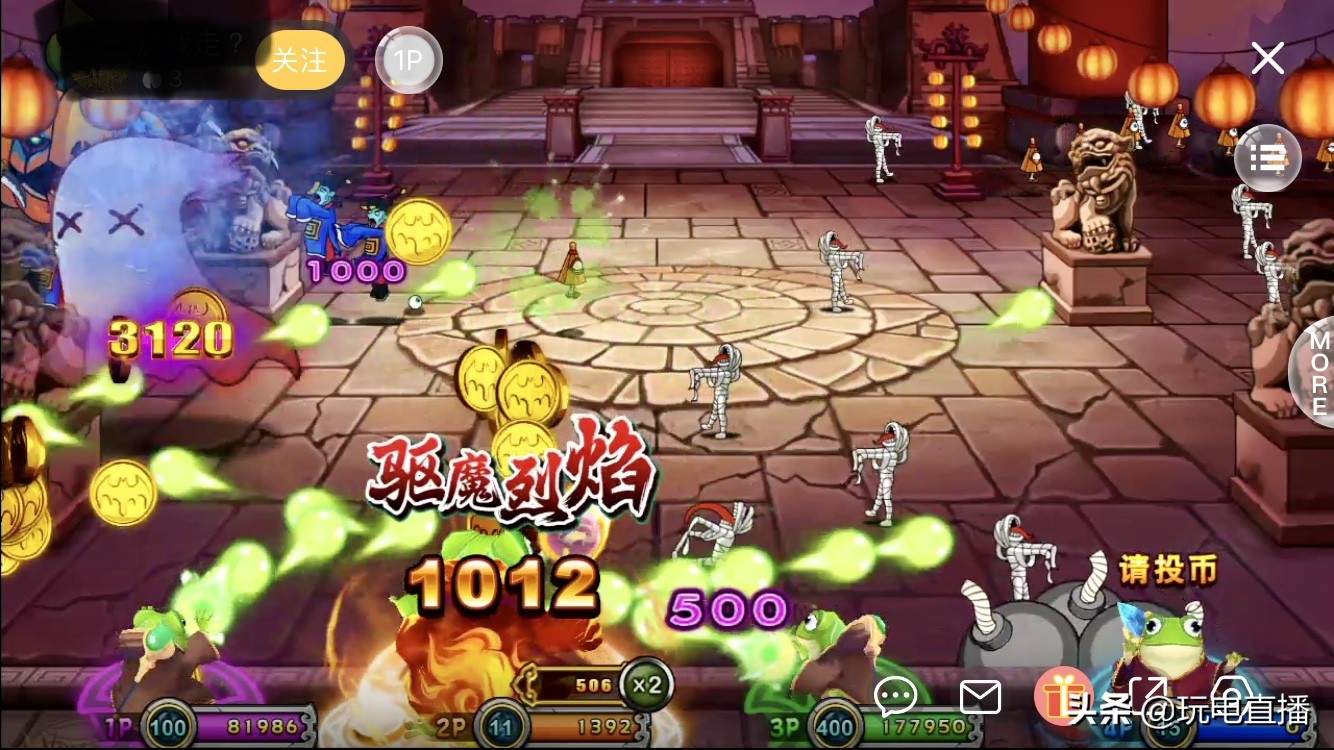Image resolution: width=1334 pixels, height=750 pixels.
Task: Open the mail envelope icon
Action: (x=981, y=696)
